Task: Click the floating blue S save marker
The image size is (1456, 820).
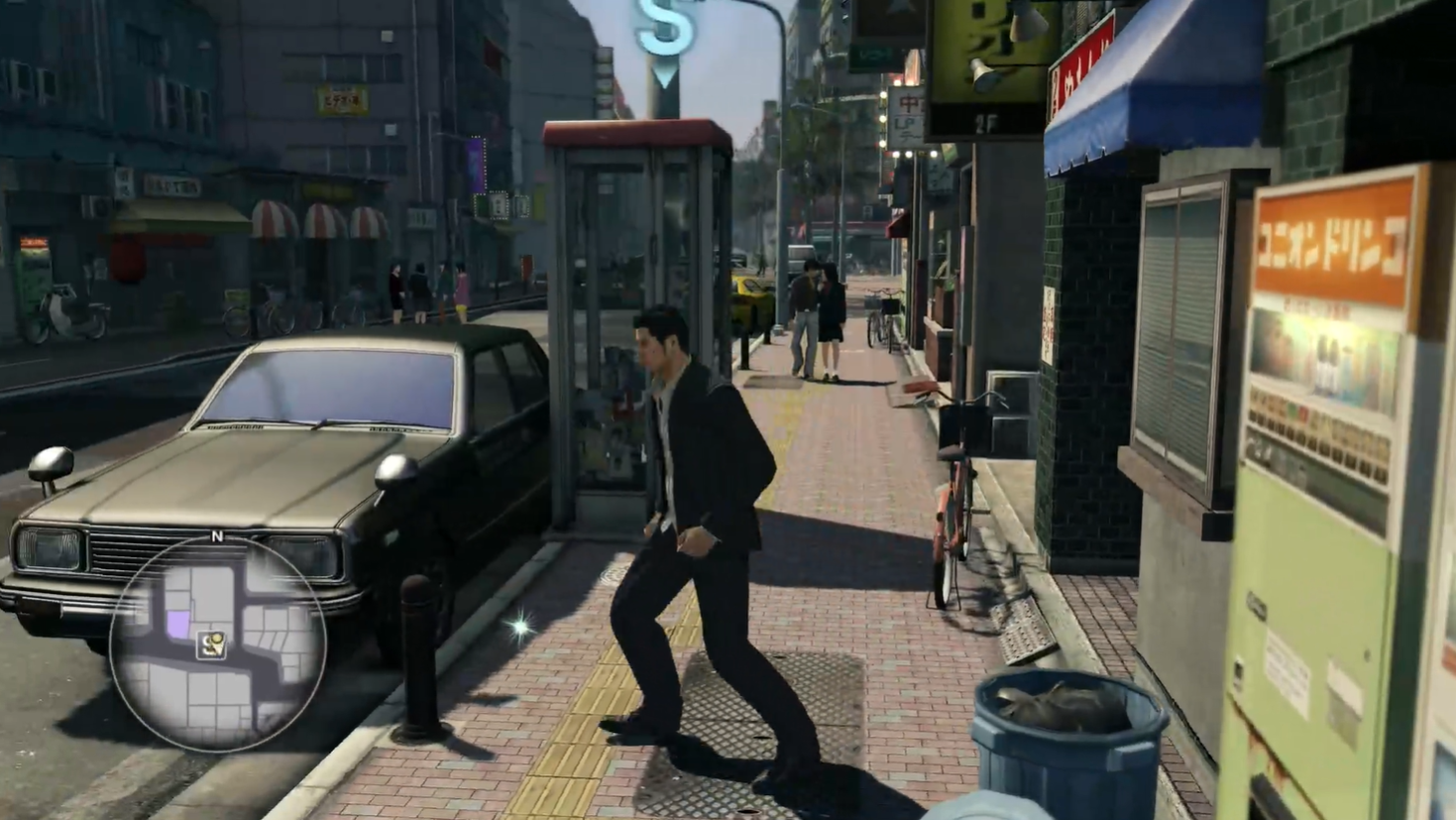Action: pos(664,28)
